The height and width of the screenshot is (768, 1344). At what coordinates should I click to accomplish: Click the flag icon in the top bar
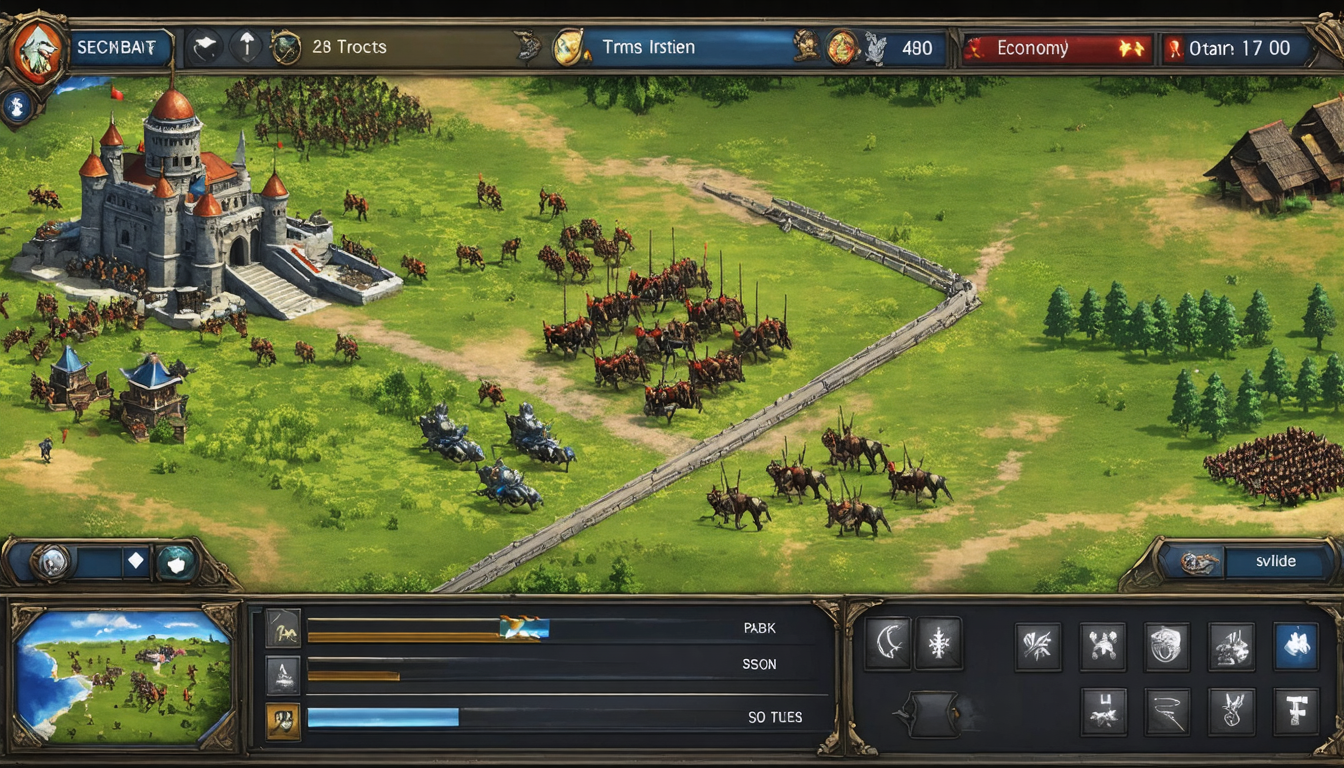click(207, 47)
